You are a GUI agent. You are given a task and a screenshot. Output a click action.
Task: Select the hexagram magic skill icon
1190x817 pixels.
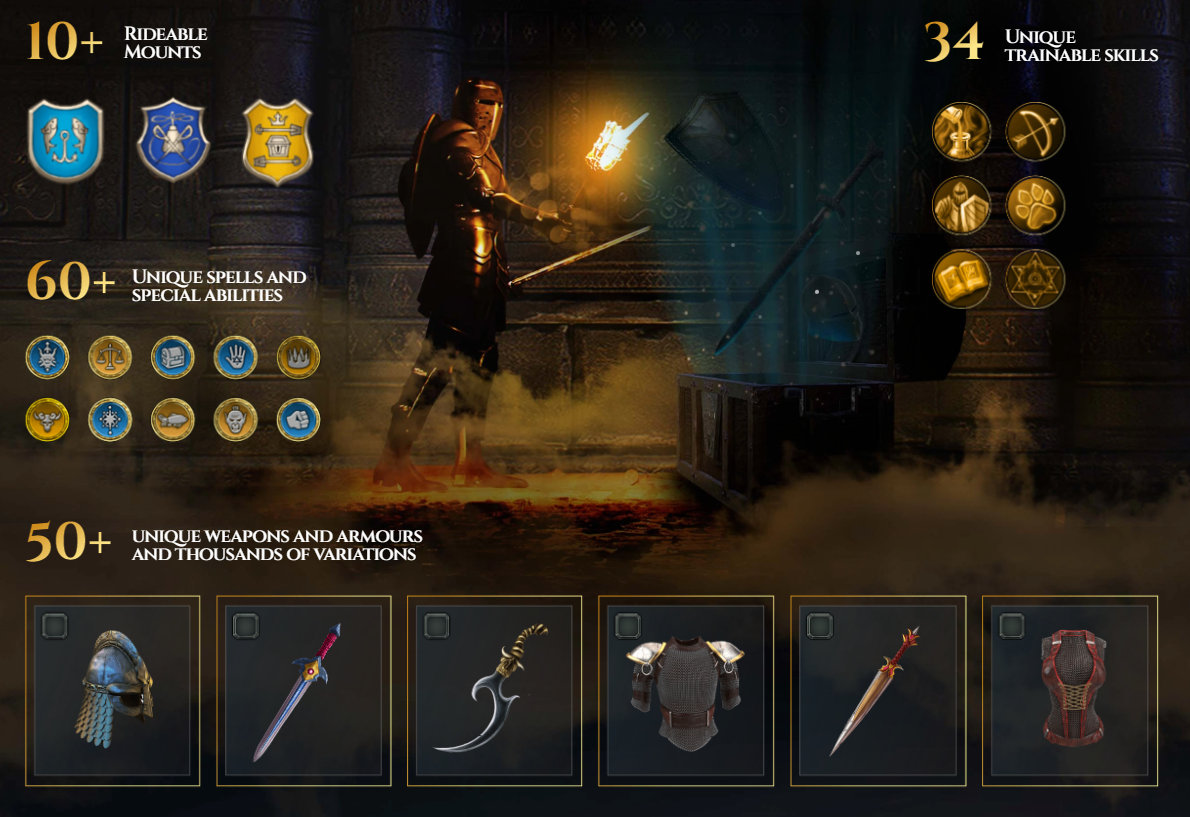click(1035, 279)
